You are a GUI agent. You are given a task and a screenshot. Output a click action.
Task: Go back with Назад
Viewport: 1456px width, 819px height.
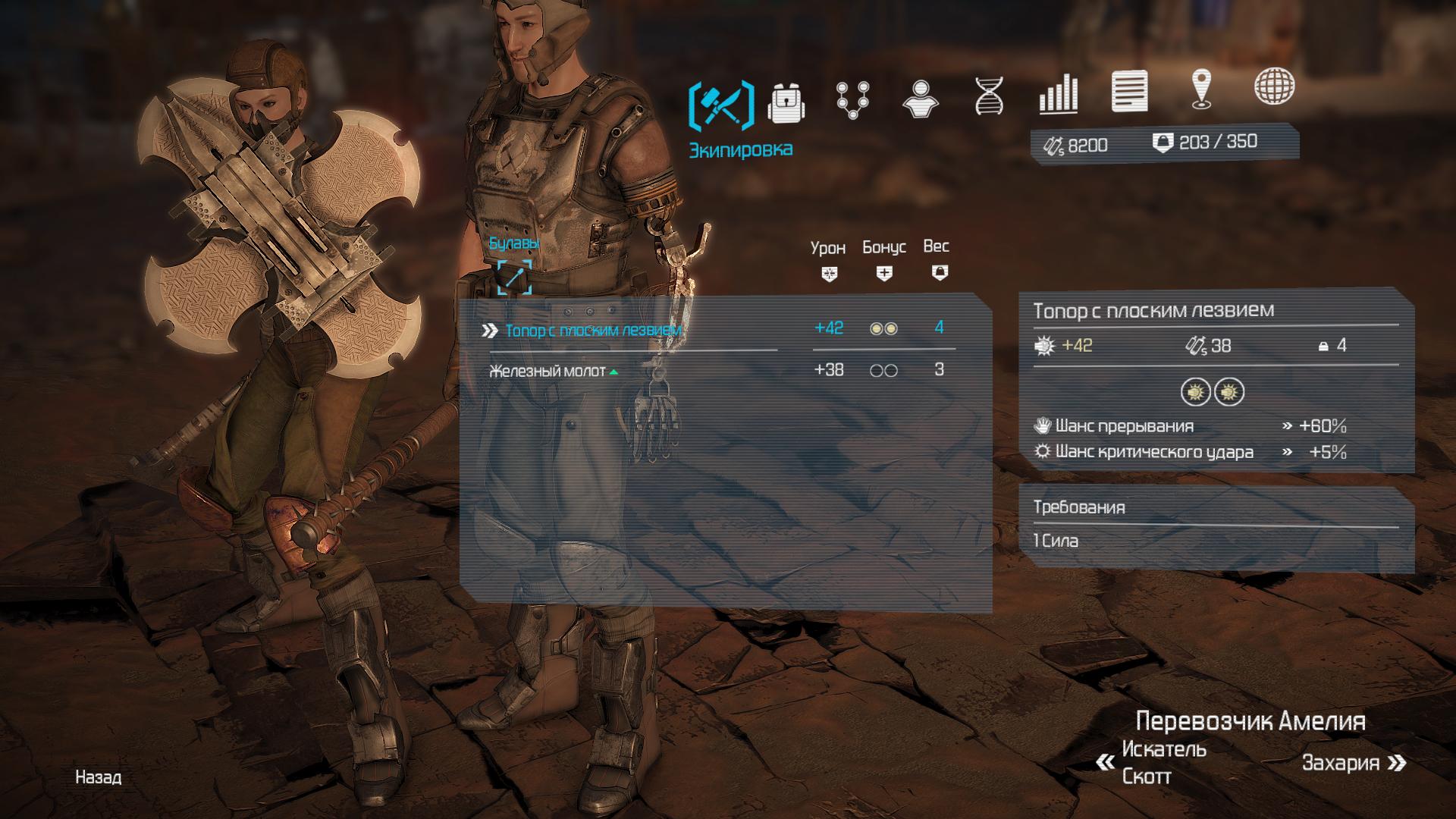98,777
